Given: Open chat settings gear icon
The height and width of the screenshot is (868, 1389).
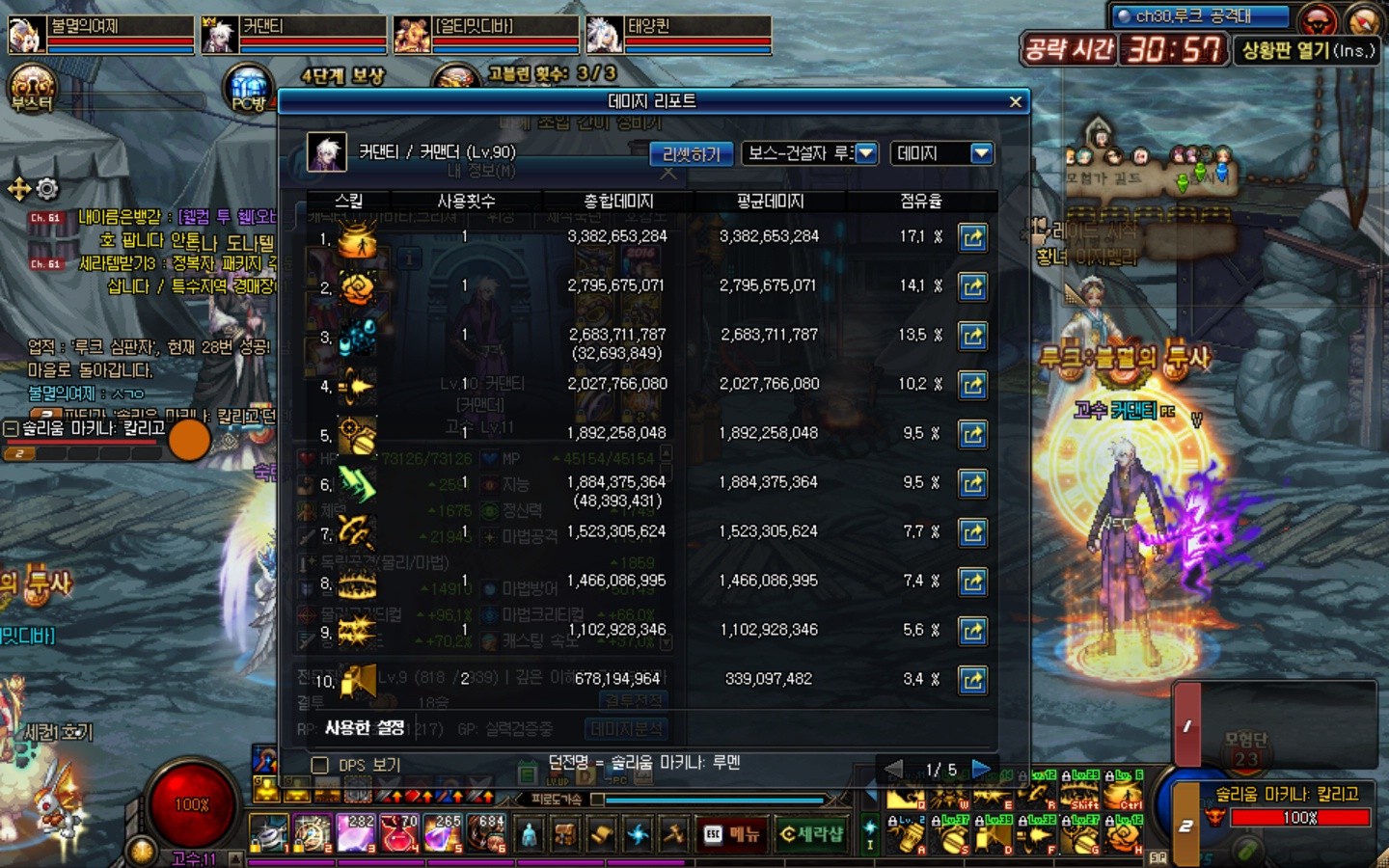Looking at the screenshot, I should pos(47,189).
